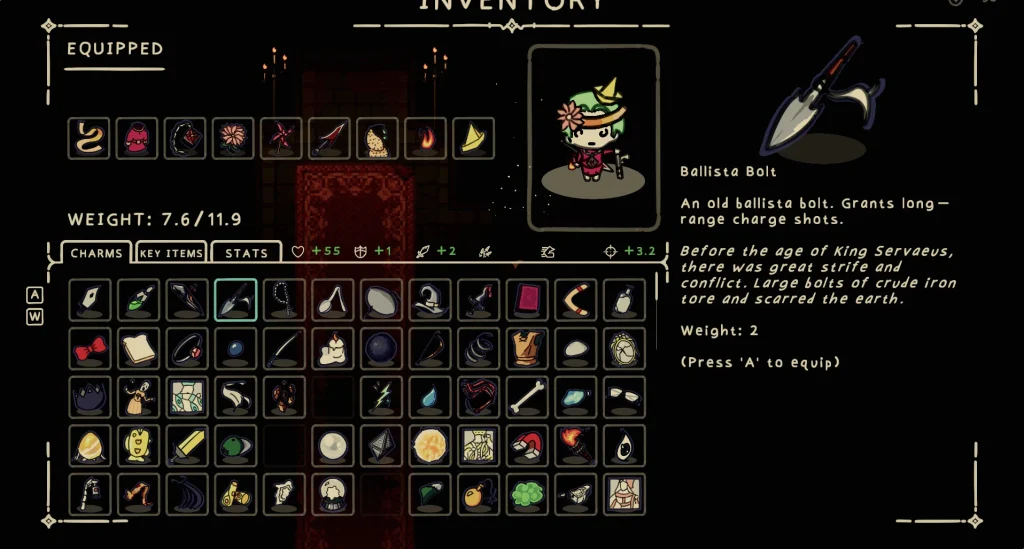Select the white bone charm

coord(527,397)
